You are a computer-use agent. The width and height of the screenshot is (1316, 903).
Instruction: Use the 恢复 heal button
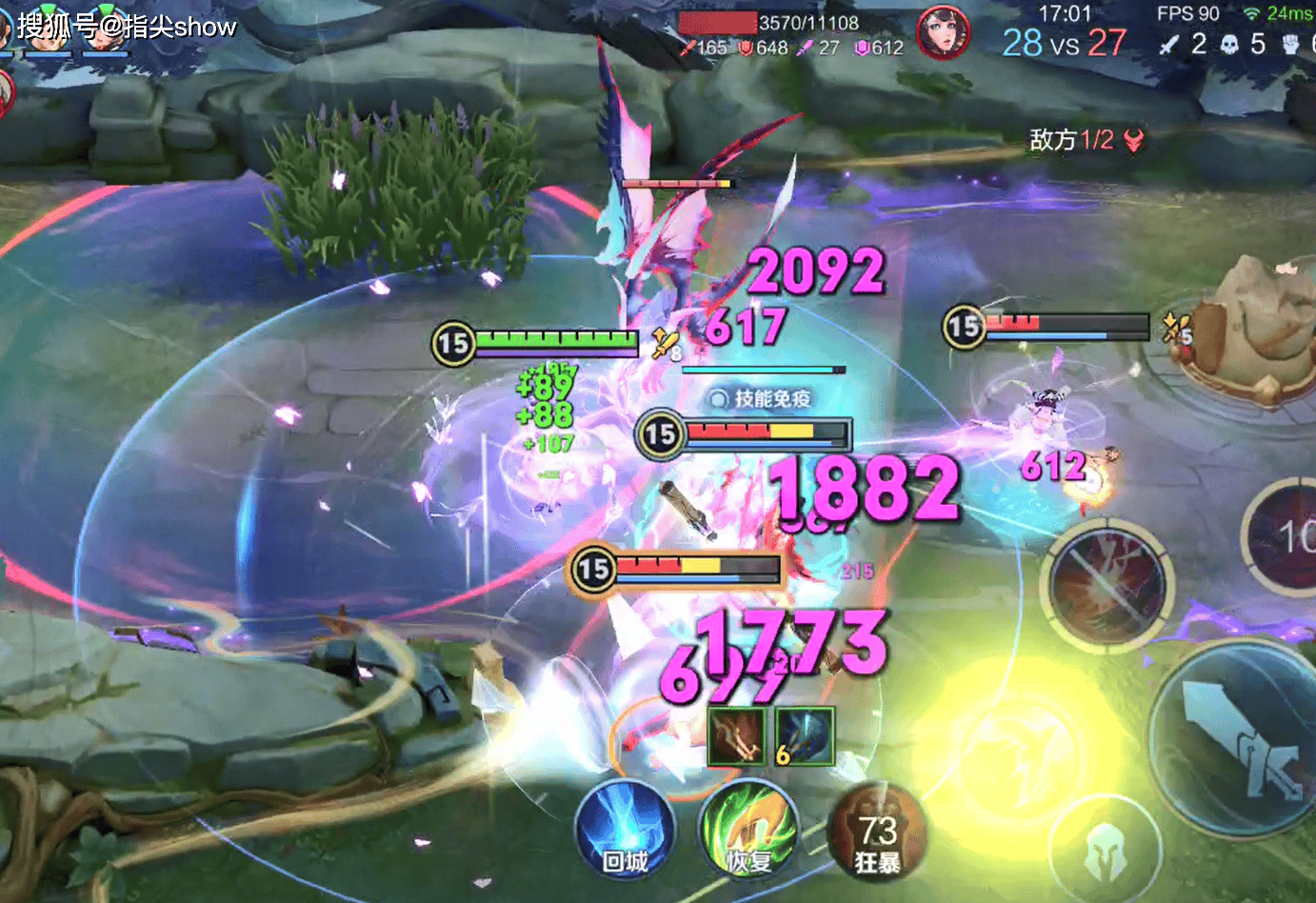[x=748, y=831]
